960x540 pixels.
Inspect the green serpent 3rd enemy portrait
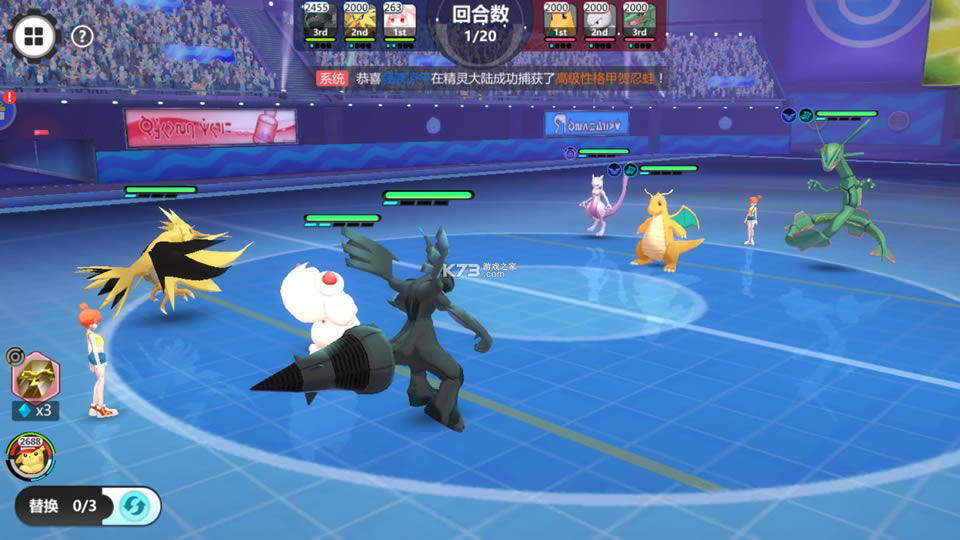[x=638, y=22]
